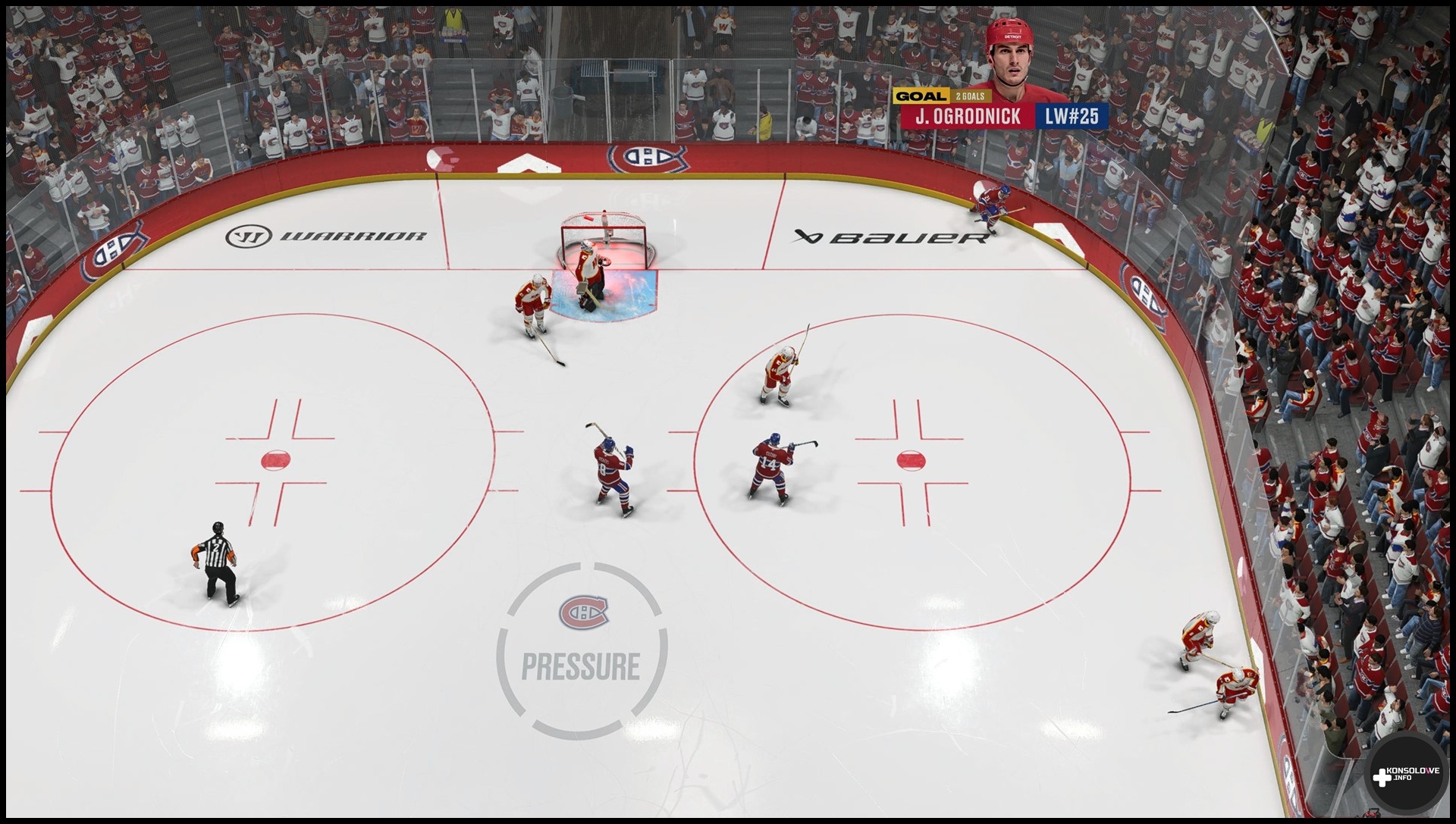1456x824 pixels.
Task: Click the Canadiens Pressure meter
Action: point(582,650)
